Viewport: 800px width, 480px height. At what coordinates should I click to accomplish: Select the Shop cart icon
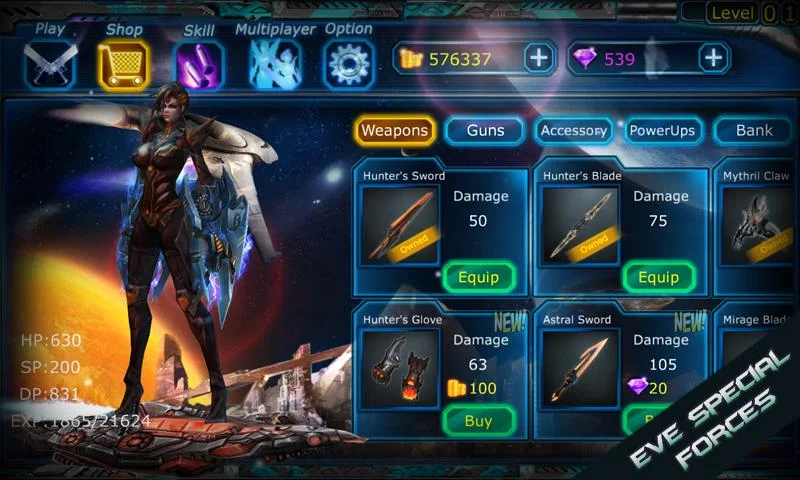(124, 62)
